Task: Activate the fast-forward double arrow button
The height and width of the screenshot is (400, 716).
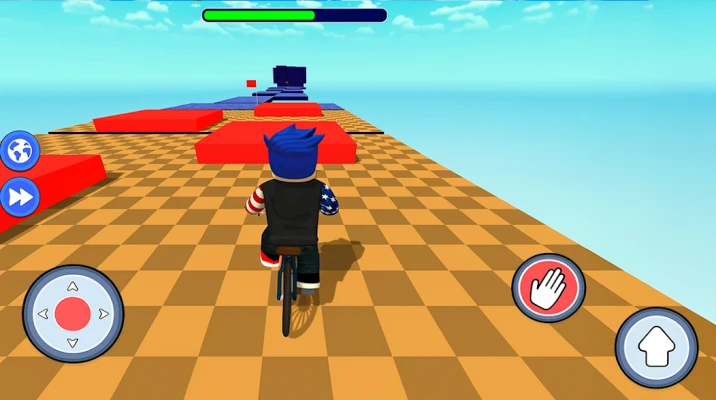Action: point(19,197)
